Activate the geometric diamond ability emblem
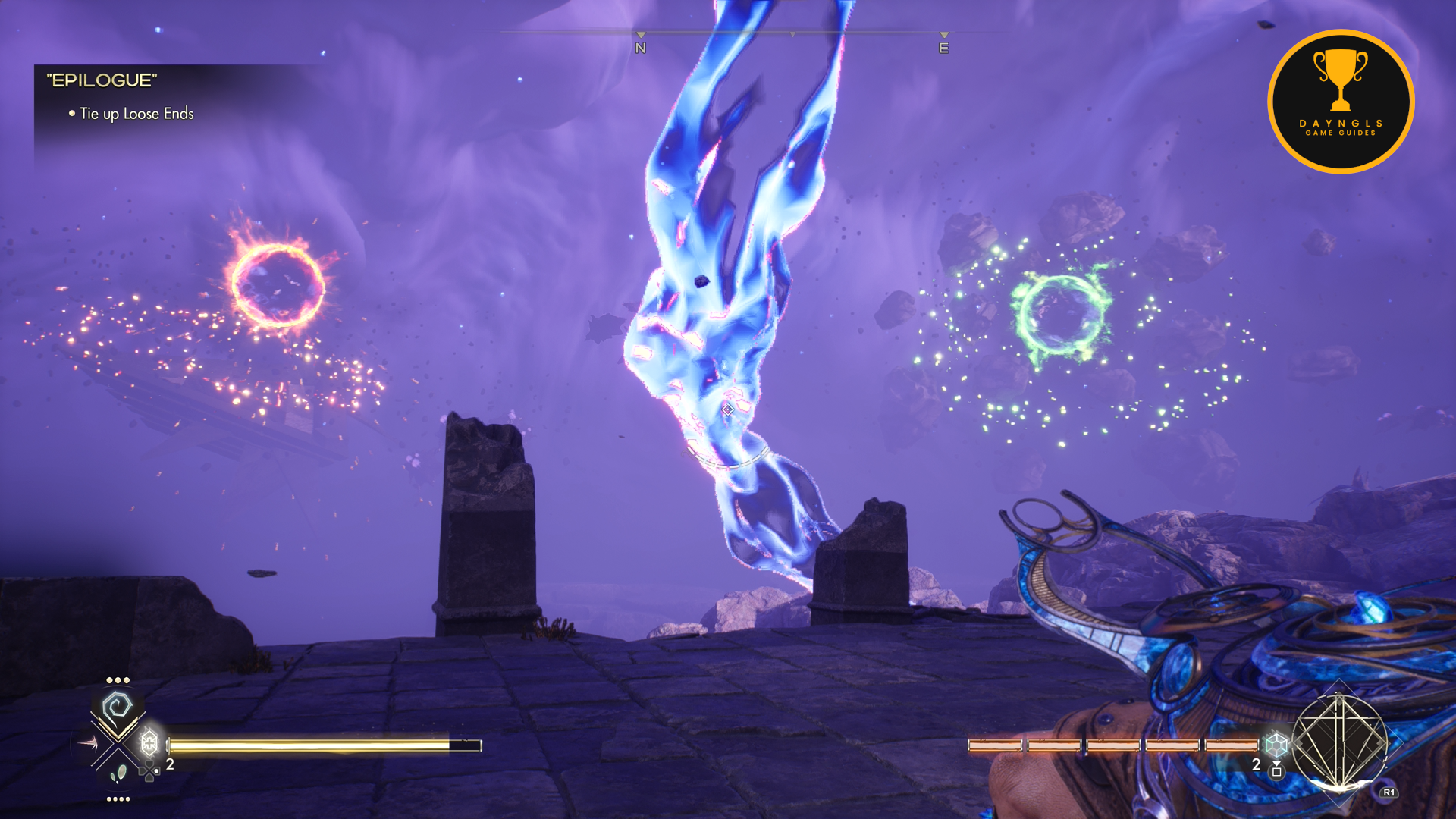The height and width of the screenshot is (819, 1456). click(1339, 740)
